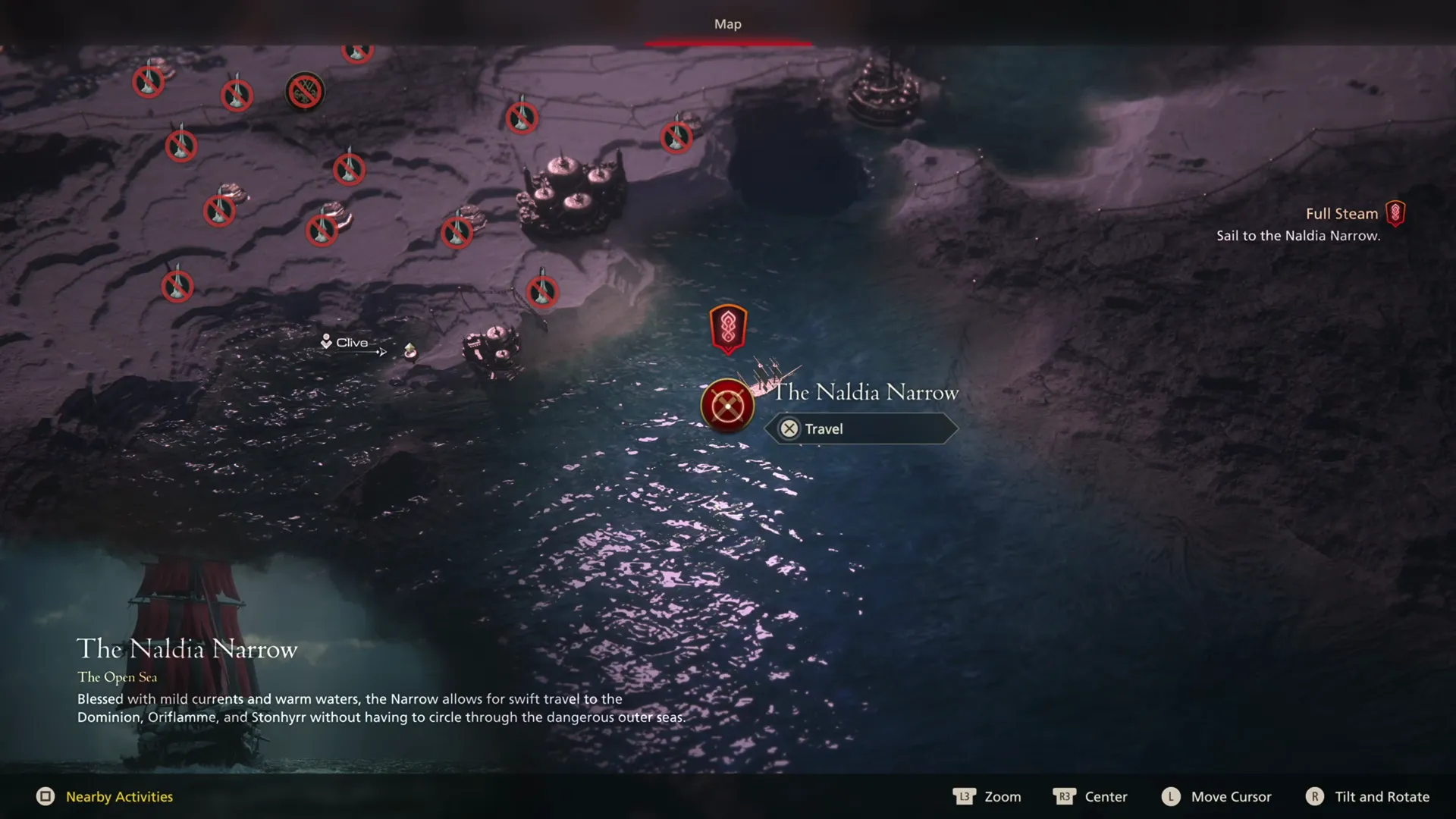1456x819 pixels.
Task: Click the R3 Center icon
Action: coord(1065,797)
